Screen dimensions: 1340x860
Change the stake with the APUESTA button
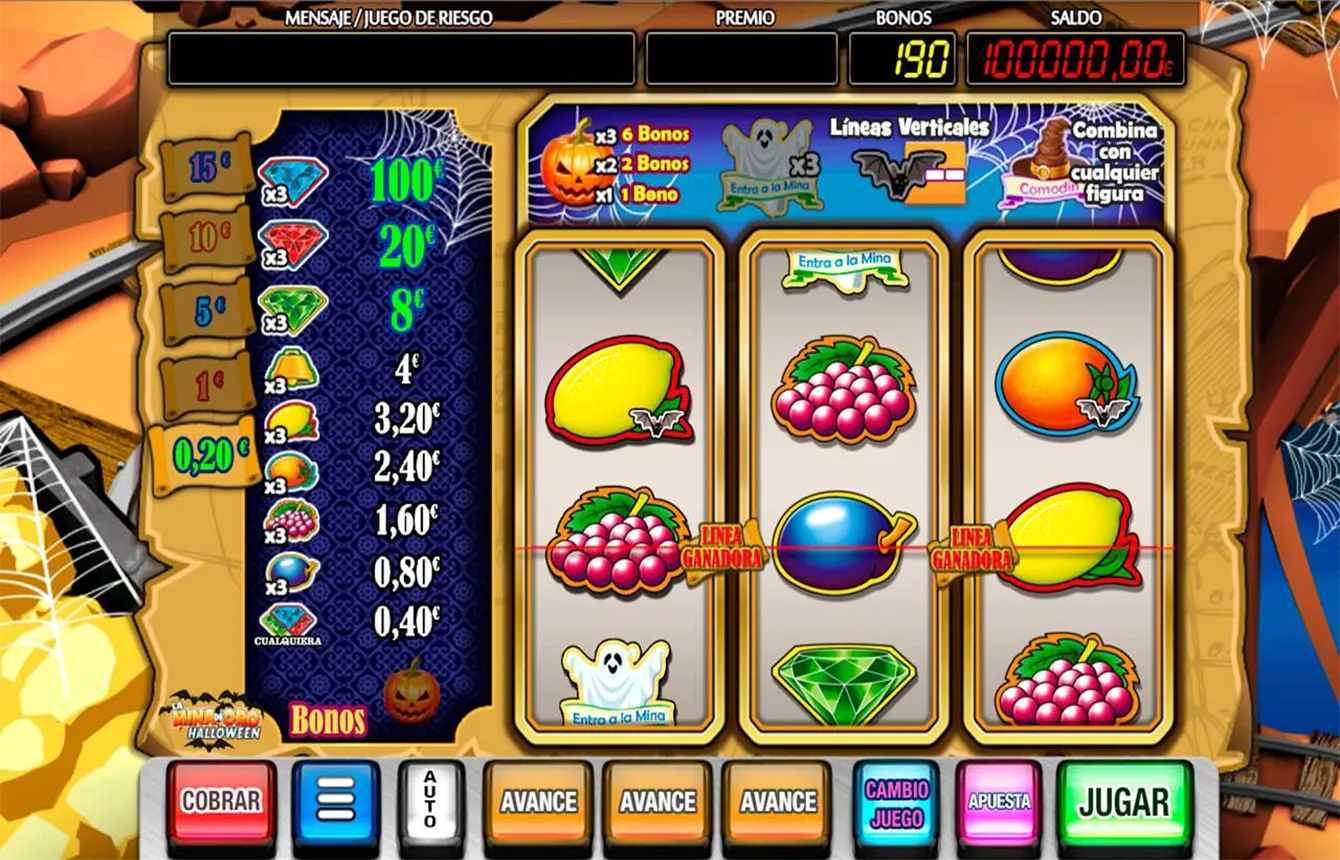click(998, 802)
